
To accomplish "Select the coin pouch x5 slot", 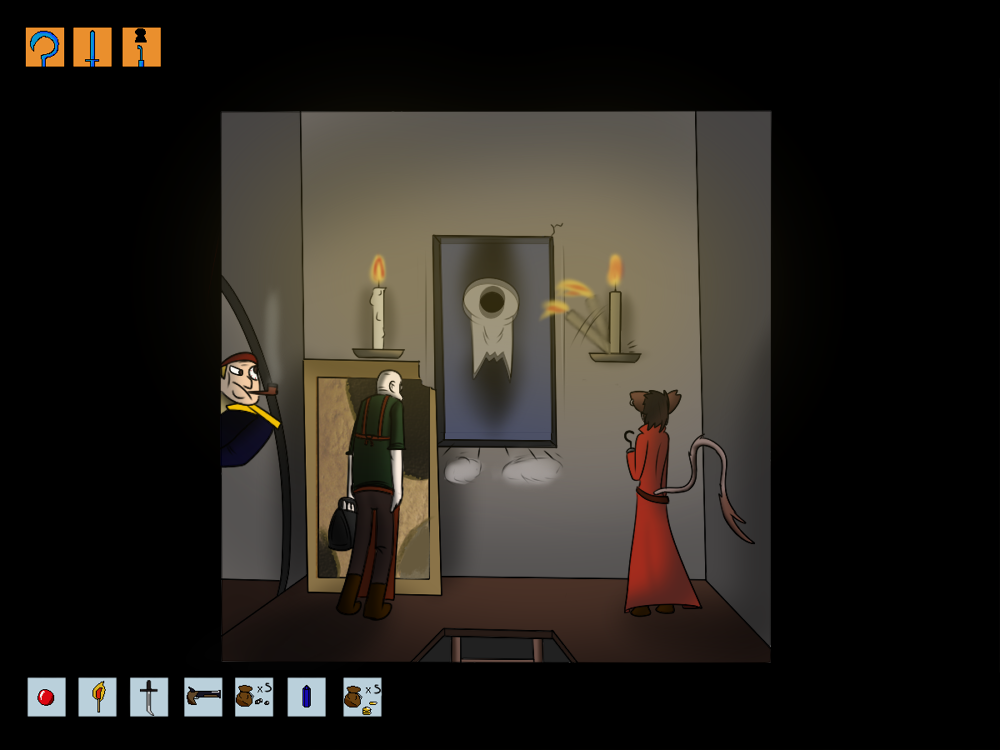I will (362, 697).
